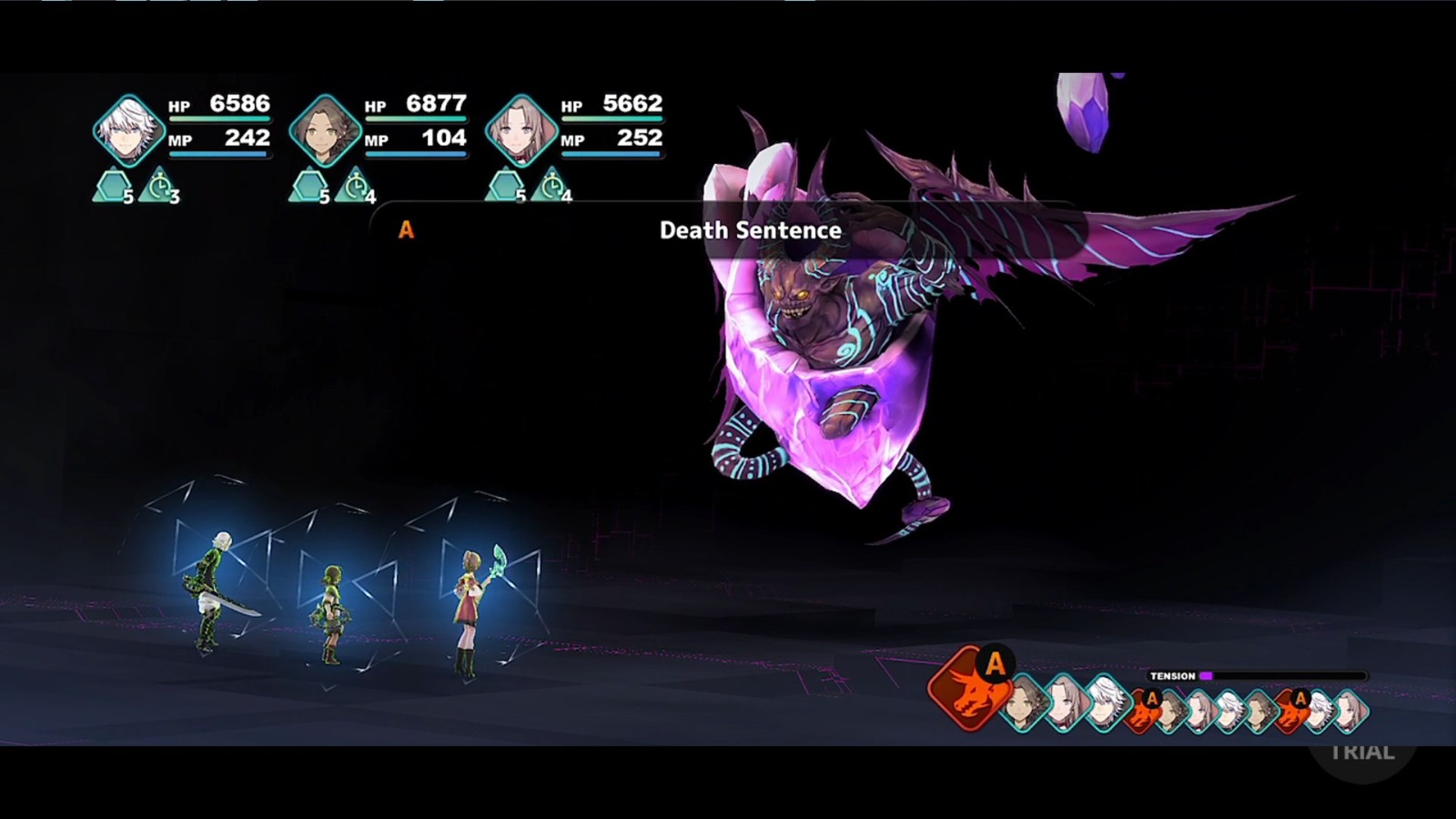Adjust the purple Tension gauge fill
Image resolution: width=1456 pixels, height=819 pixels.
[1206, 676]
